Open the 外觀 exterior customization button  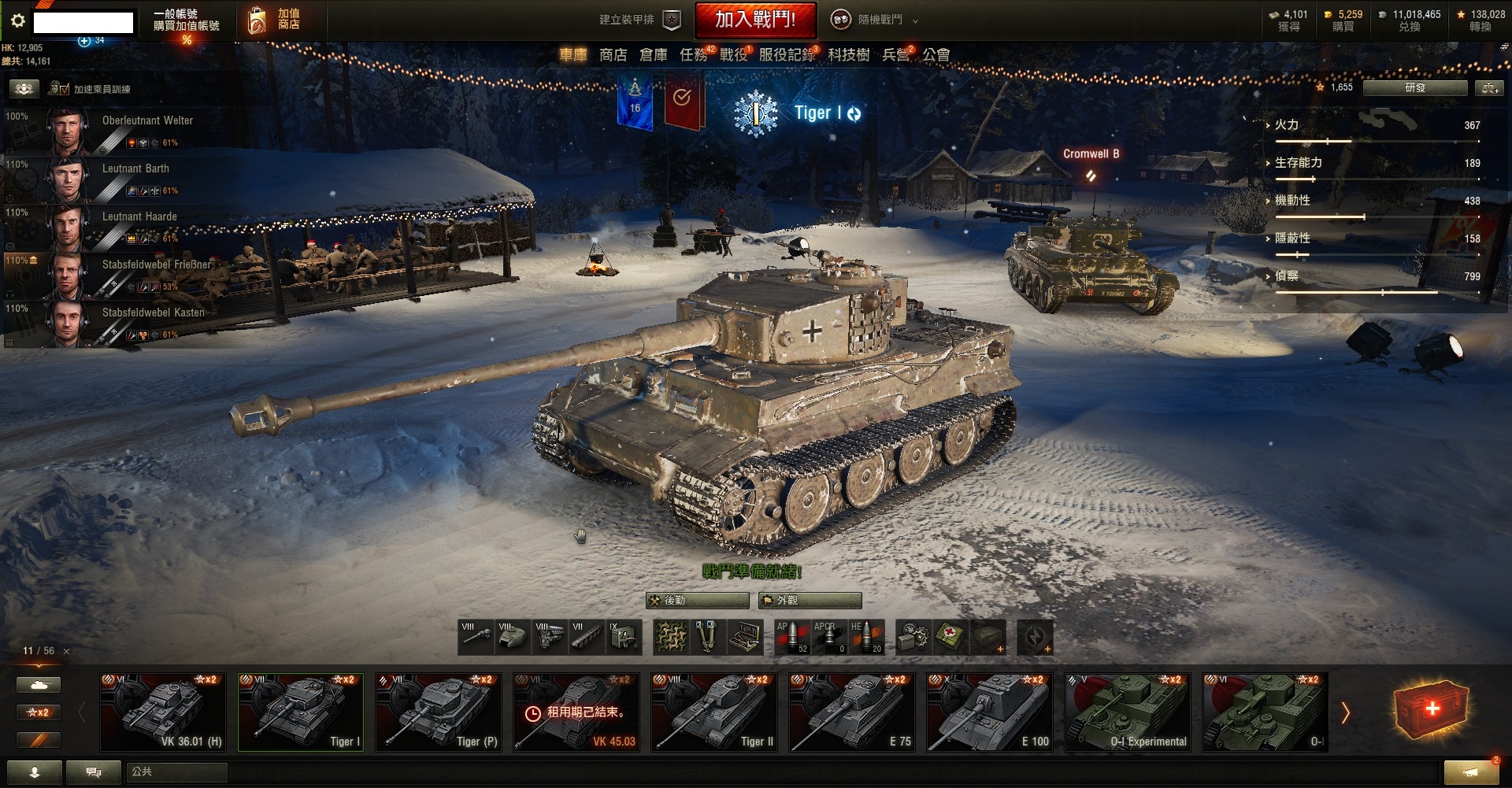(x=810, y=601)
